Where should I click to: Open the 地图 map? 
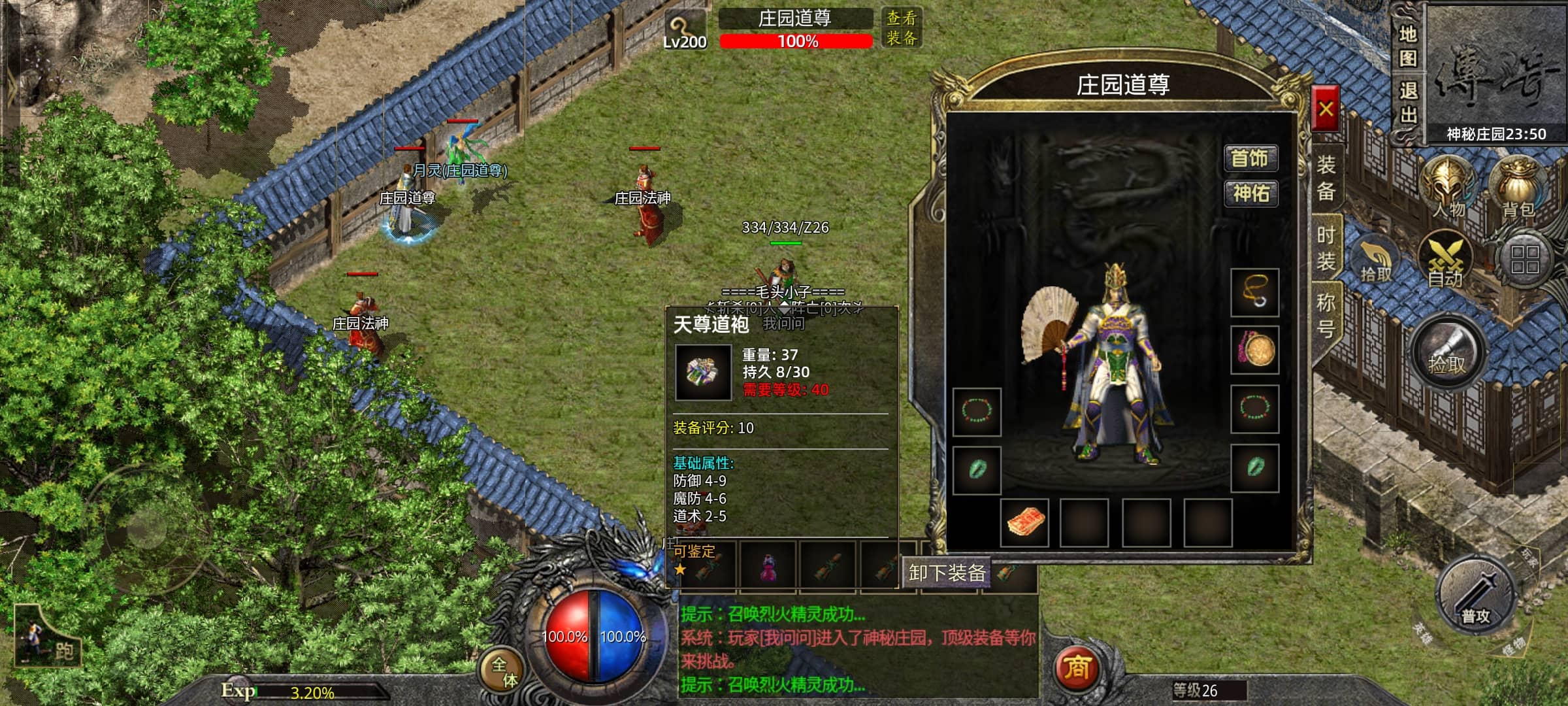[x=1407, y=46]
